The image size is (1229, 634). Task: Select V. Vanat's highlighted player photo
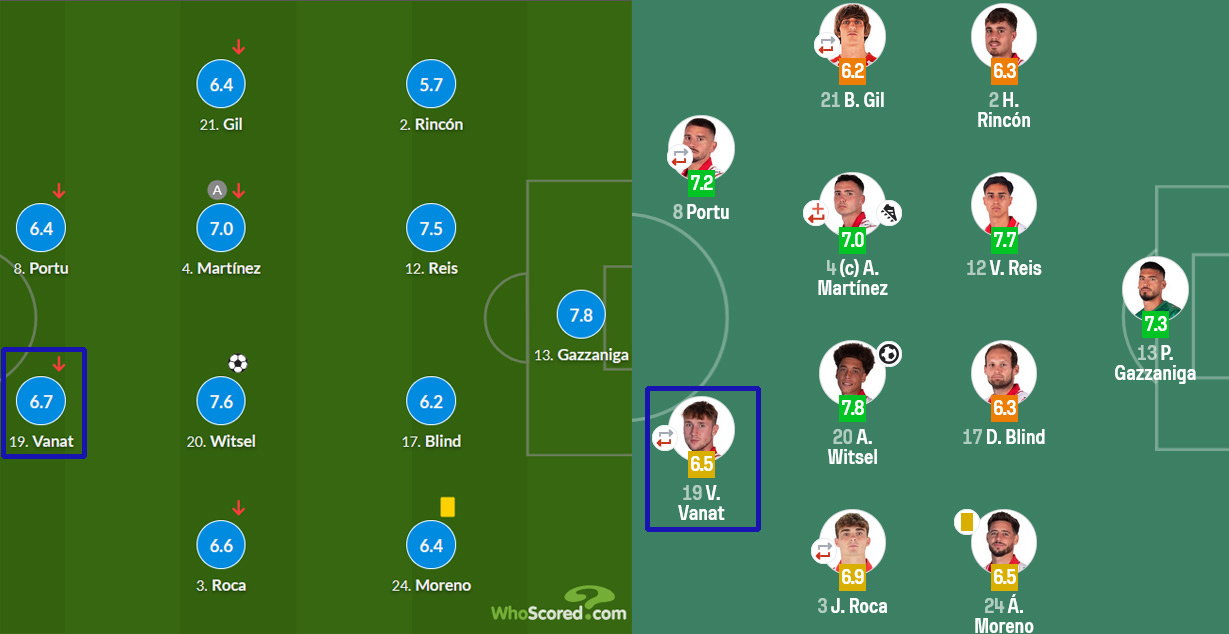tap(702, 429)
